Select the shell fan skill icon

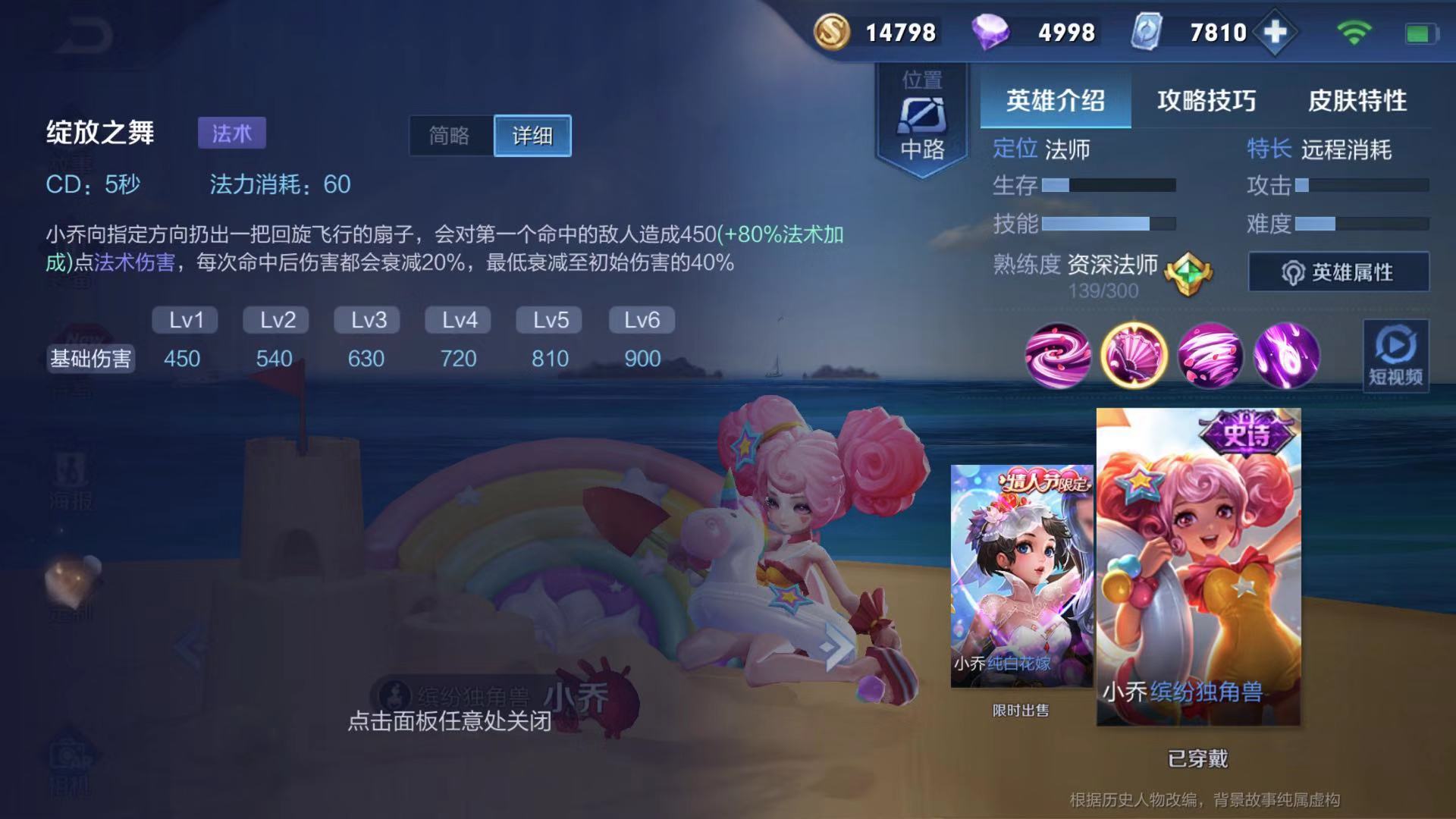[x=1134, y=357]
